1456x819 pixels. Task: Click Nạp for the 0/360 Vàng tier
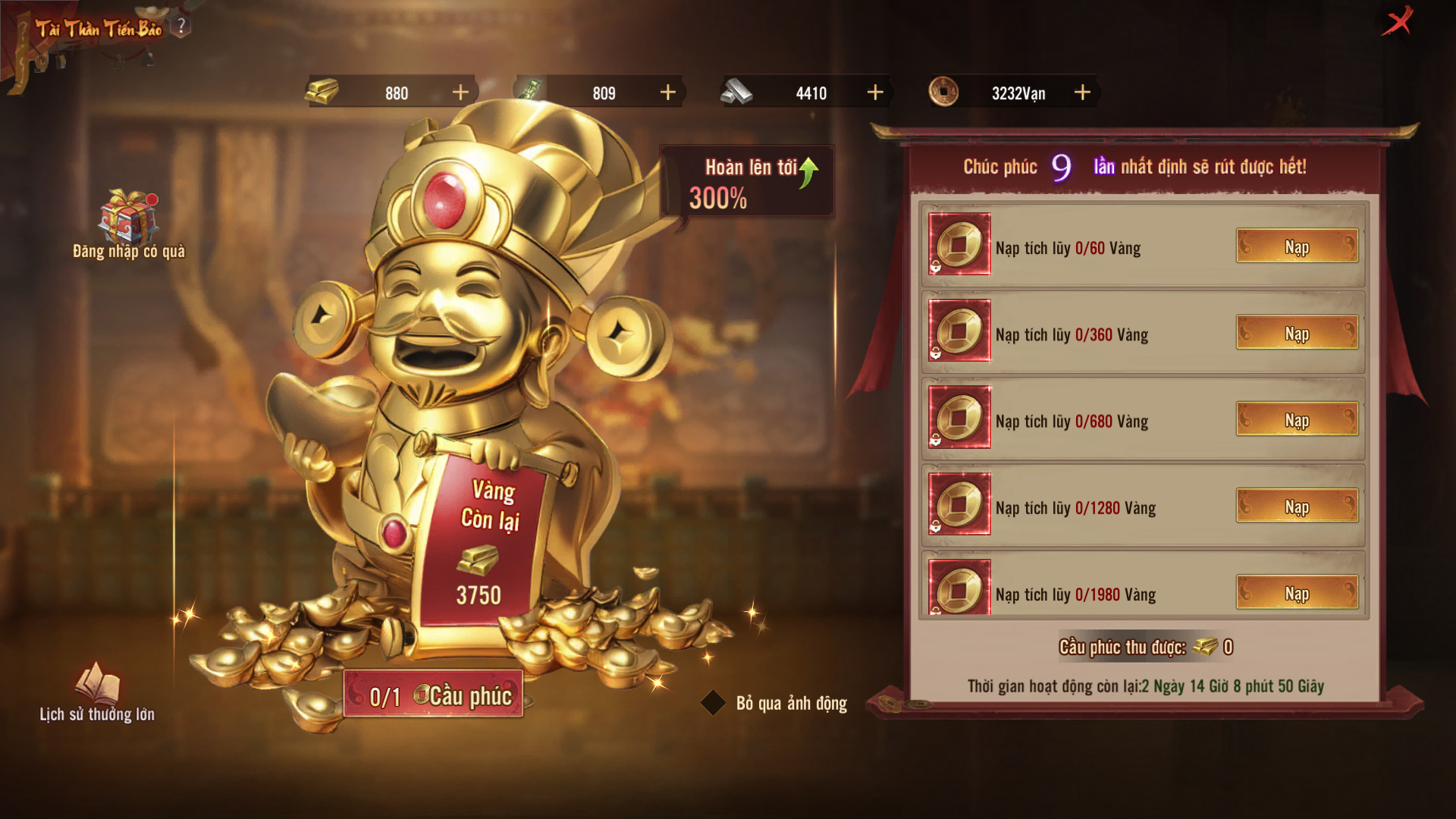[1297, 333]
